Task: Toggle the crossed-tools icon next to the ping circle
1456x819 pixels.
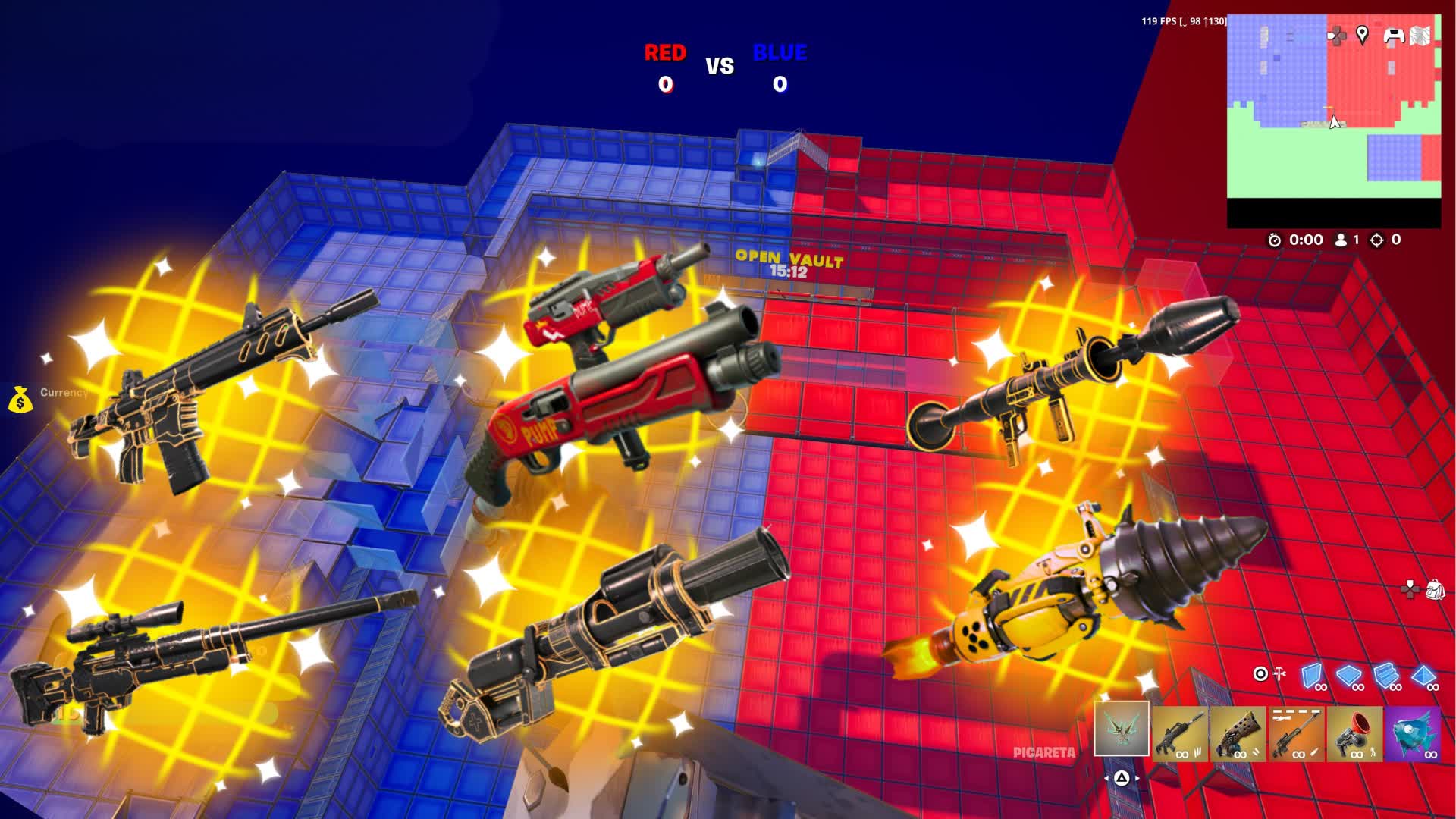Action: [x=1279, y=673]
